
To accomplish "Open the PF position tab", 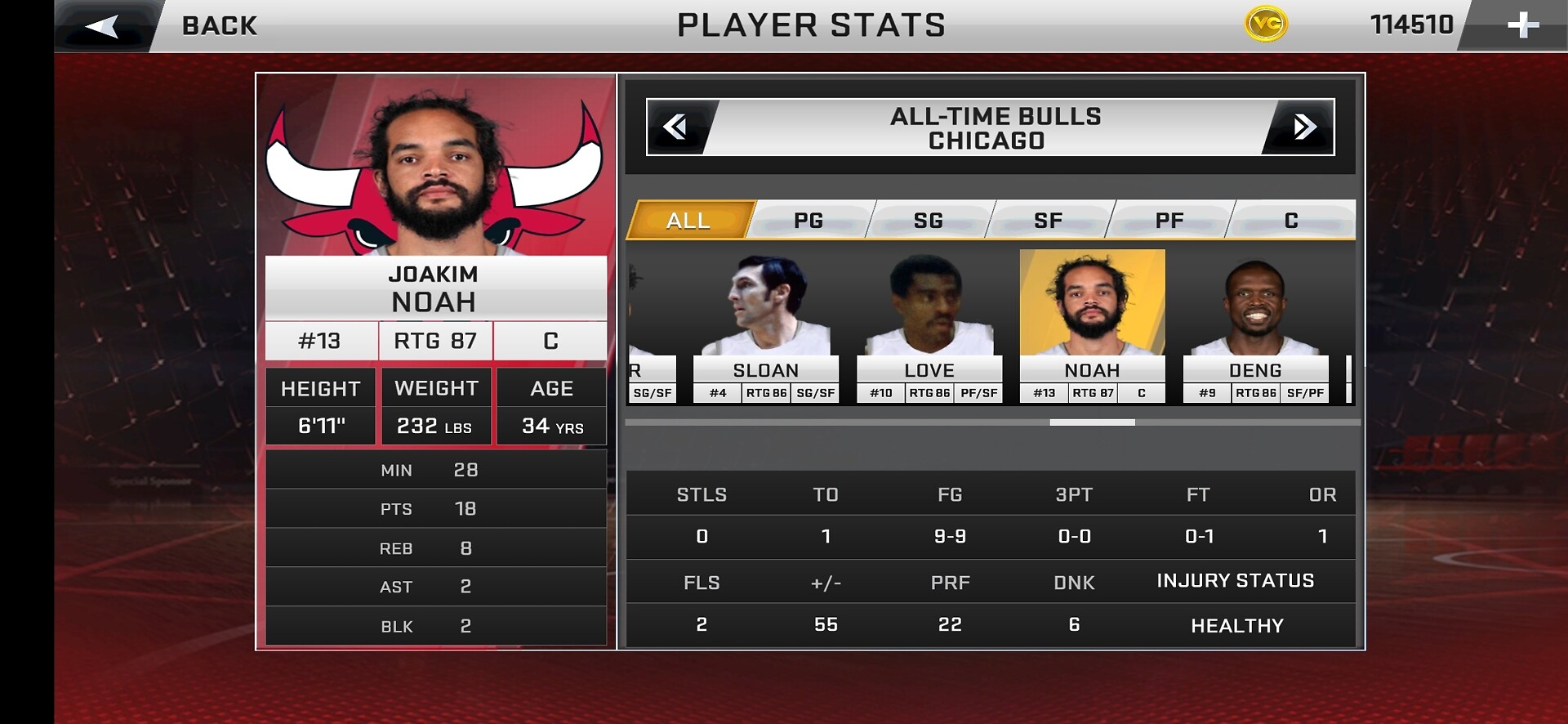I will pyautogui.click(x=1169, y=220).
